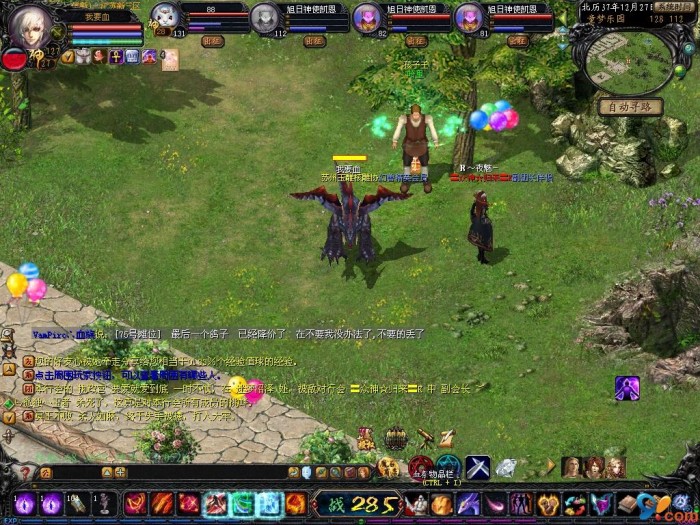Screen dimensions: 700x525
Task: Open the crossed swords icon
Action: click(x=477, y=467)
